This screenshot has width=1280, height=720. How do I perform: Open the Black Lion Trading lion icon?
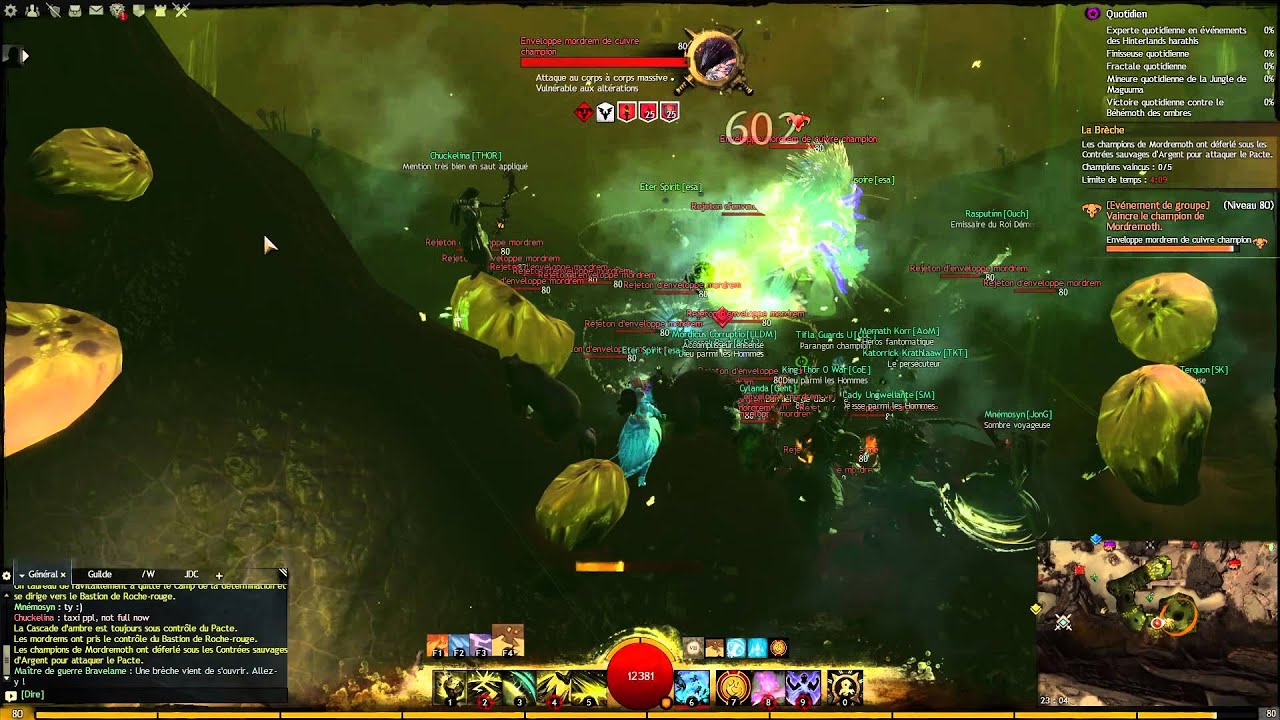point(119,11)
